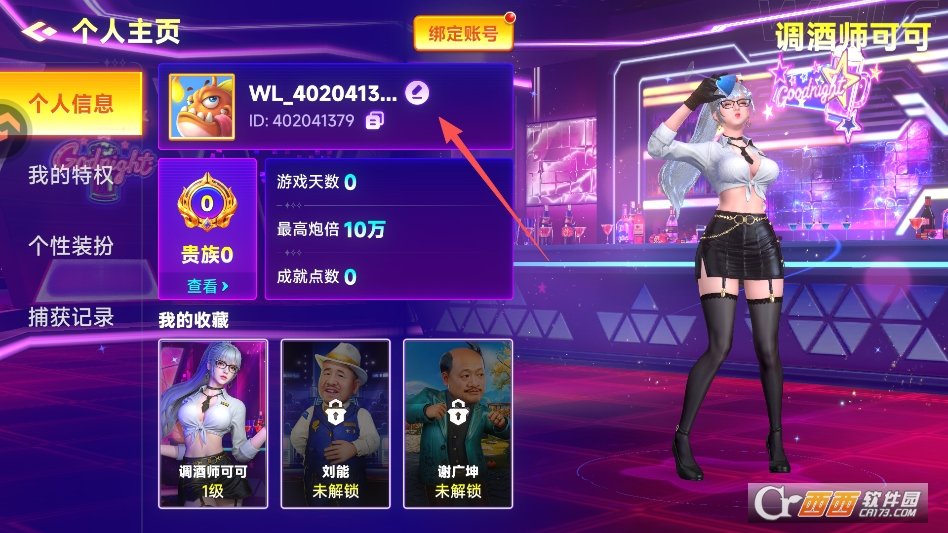The height and width of the screenshot is (533, 948).
Task: Choose the locked 刘能 card
Action: (x=335, y=422)
